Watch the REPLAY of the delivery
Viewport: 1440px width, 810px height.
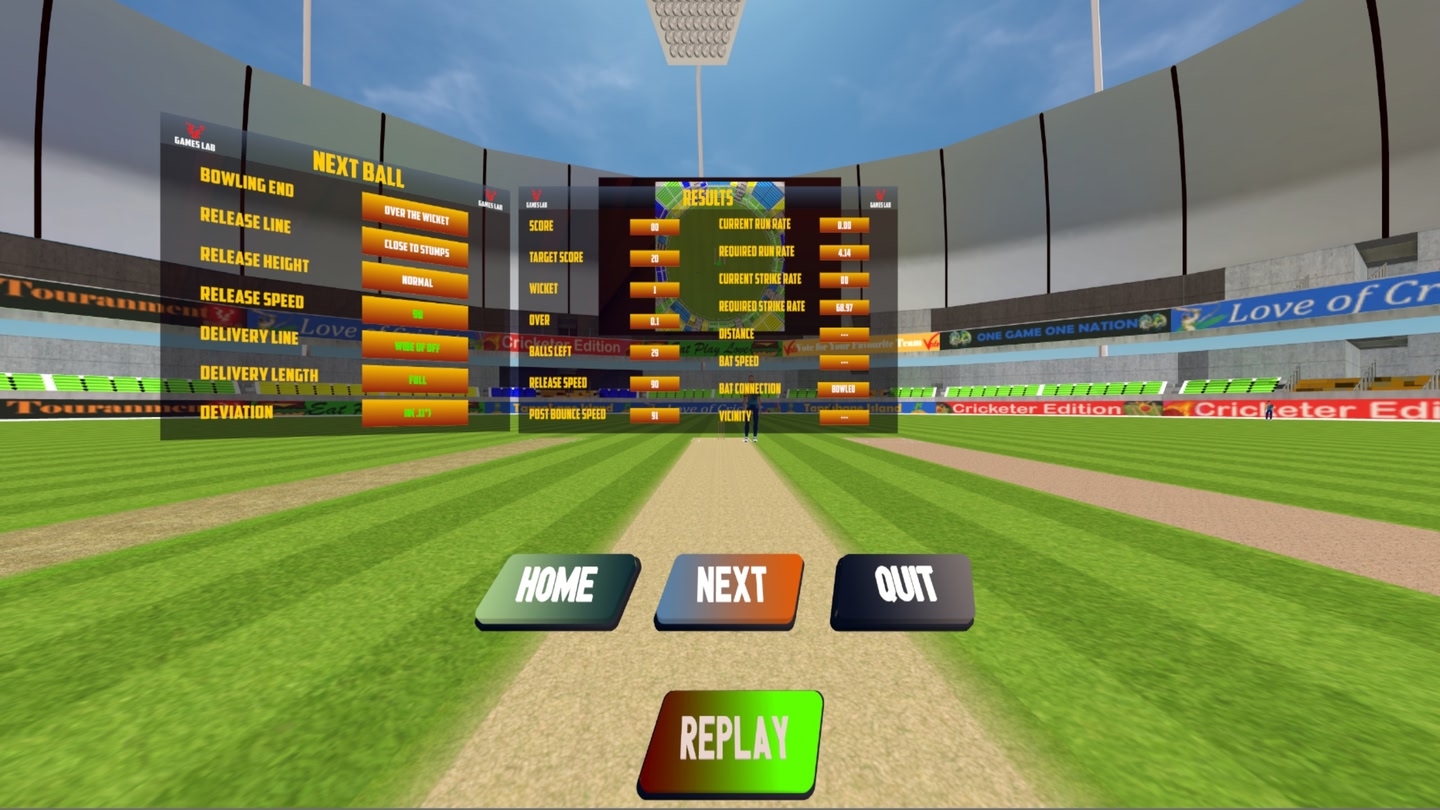coord(732,741)
